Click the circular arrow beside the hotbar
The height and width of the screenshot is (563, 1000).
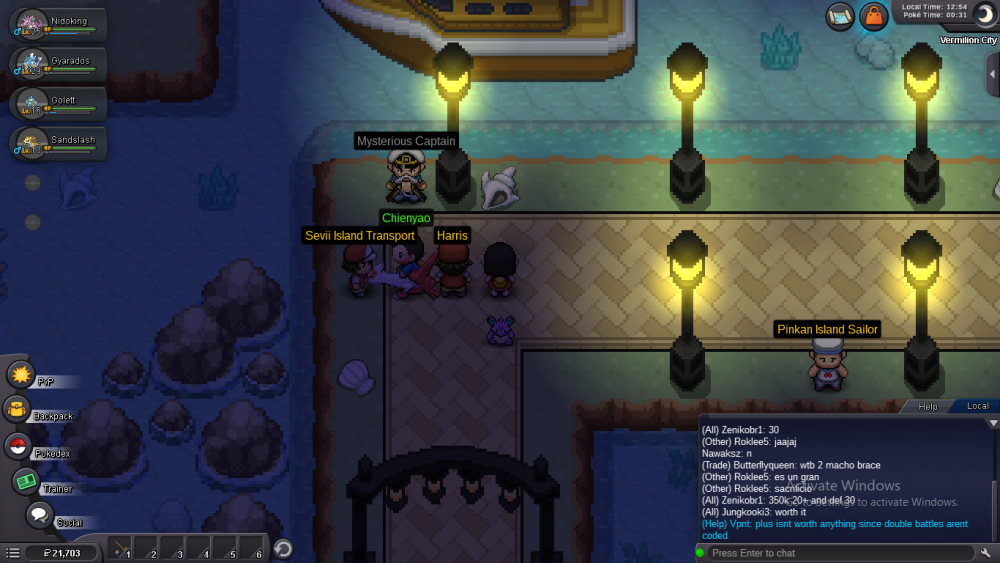point(283,549)
